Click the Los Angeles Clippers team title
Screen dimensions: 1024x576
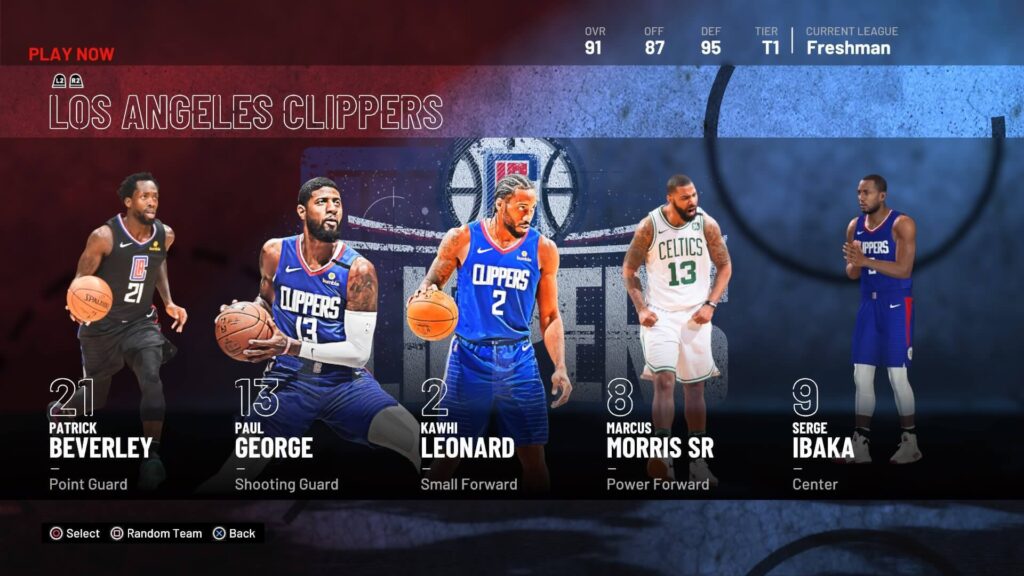[x=246, y=112]
